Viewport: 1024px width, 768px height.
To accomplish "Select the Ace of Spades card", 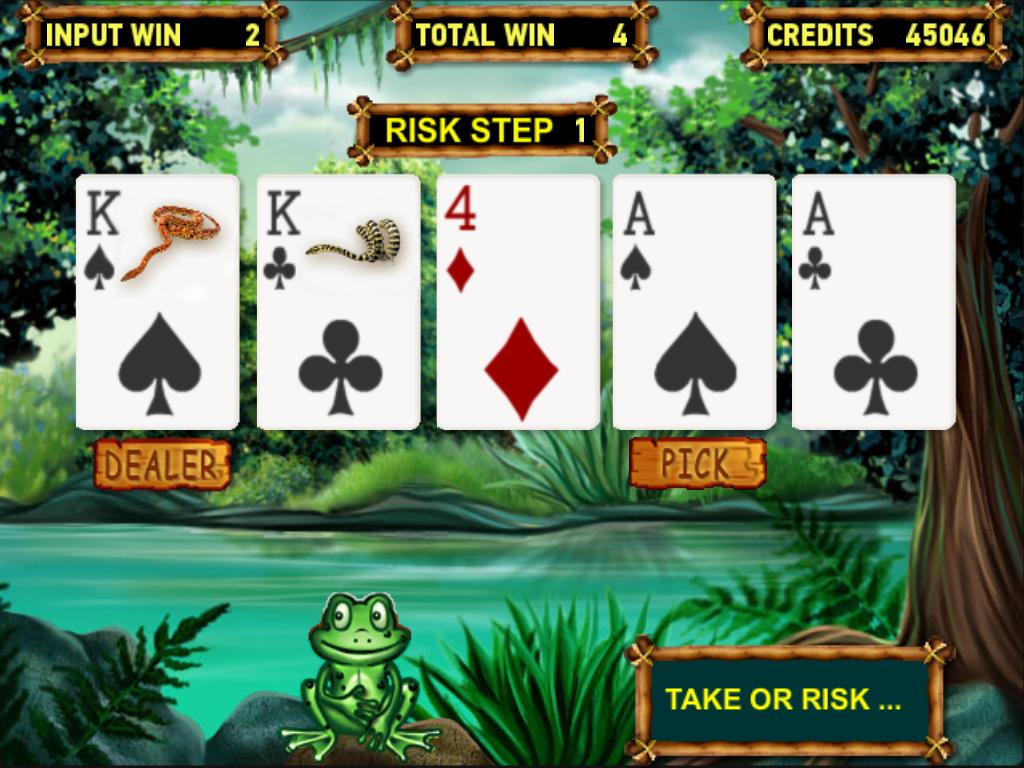I will pos(694,302).
